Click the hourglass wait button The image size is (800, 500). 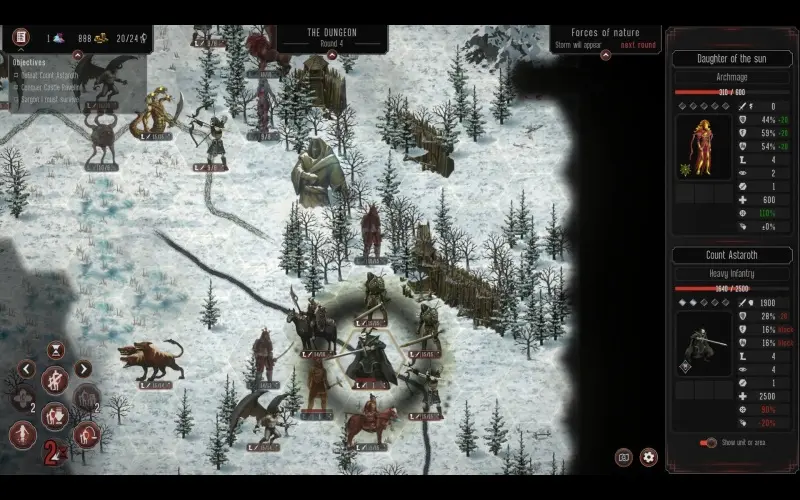pos(56,349)
